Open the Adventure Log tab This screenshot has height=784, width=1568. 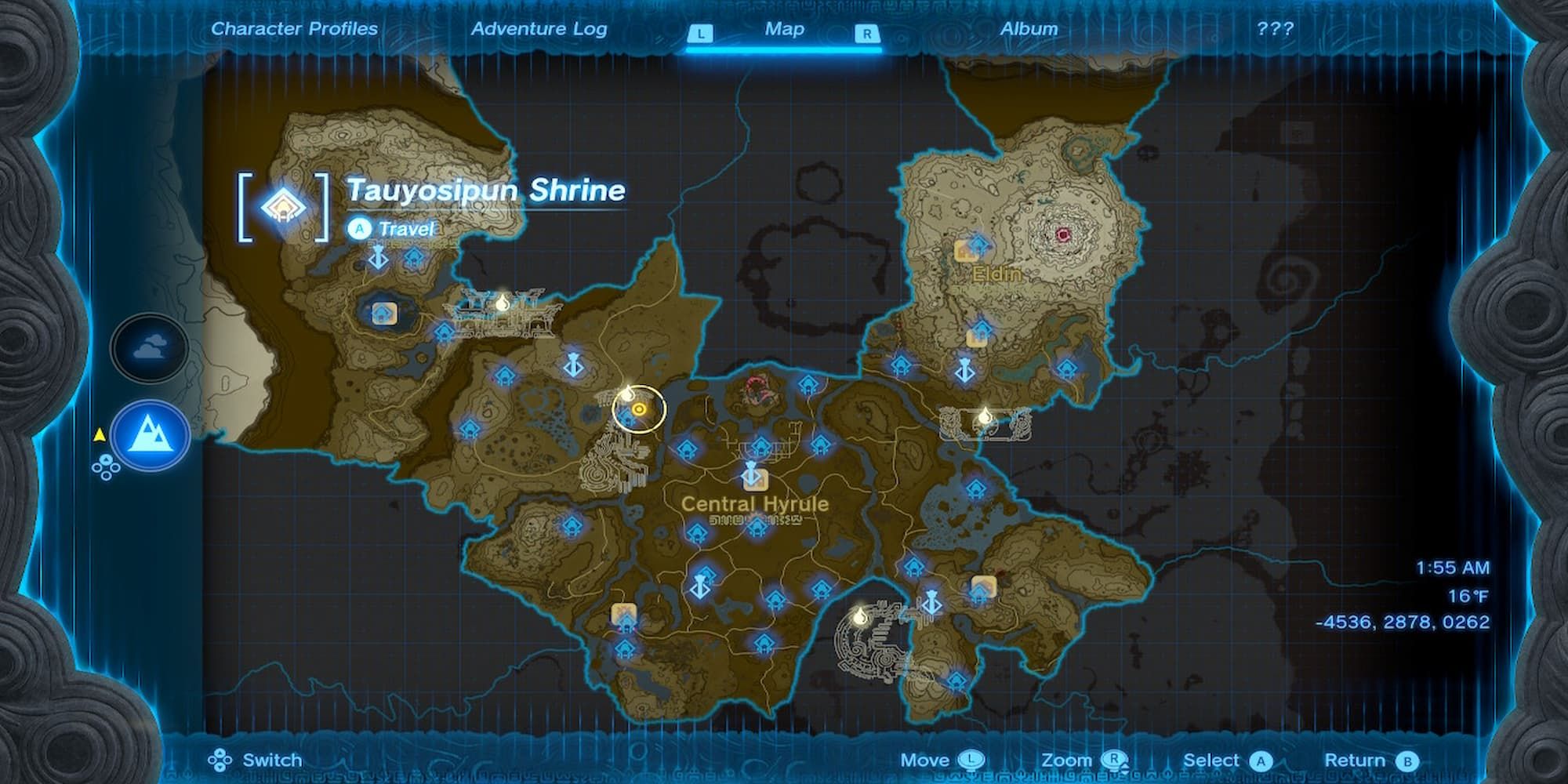point(539,28)
